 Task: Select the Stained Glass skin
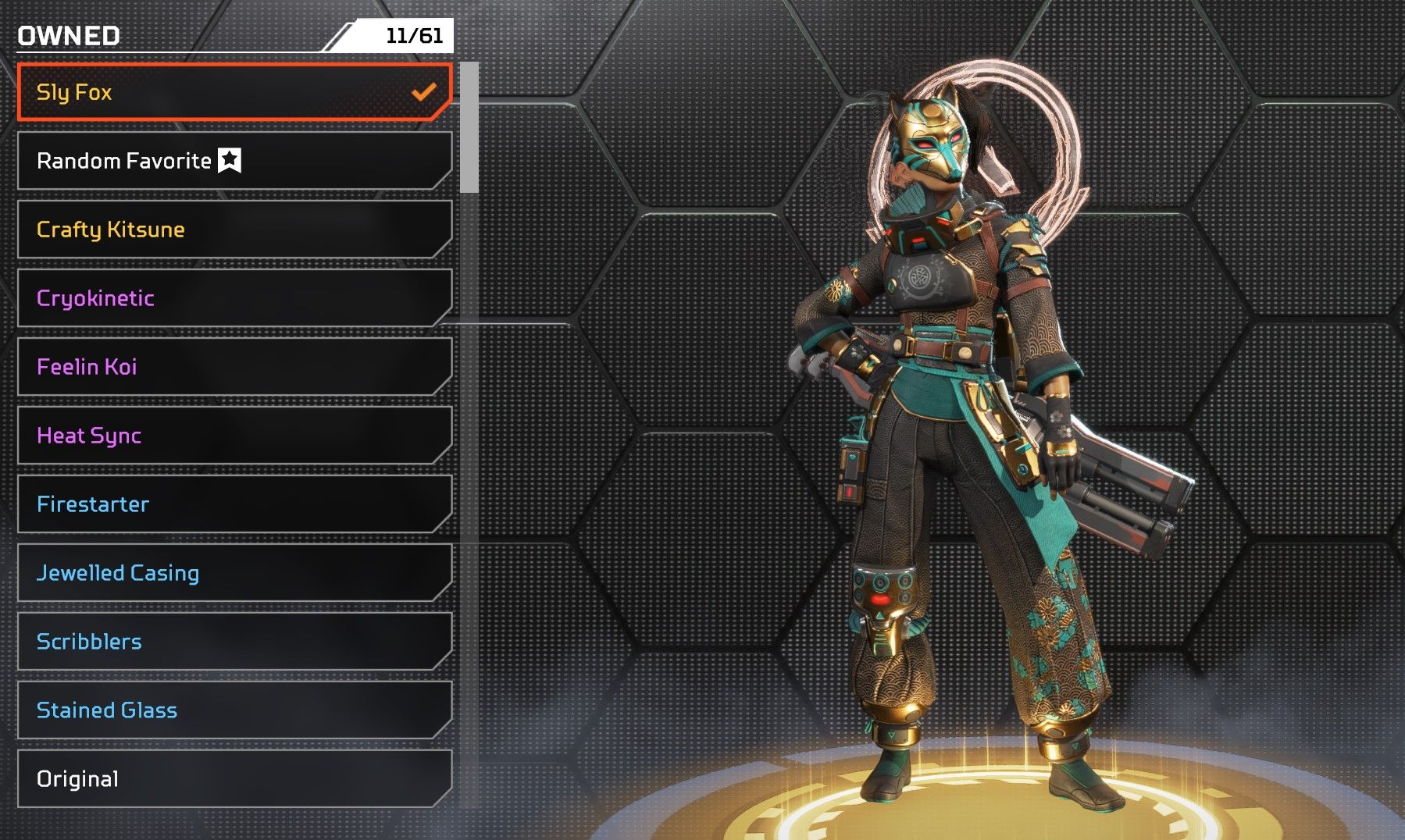click(234, 710)
